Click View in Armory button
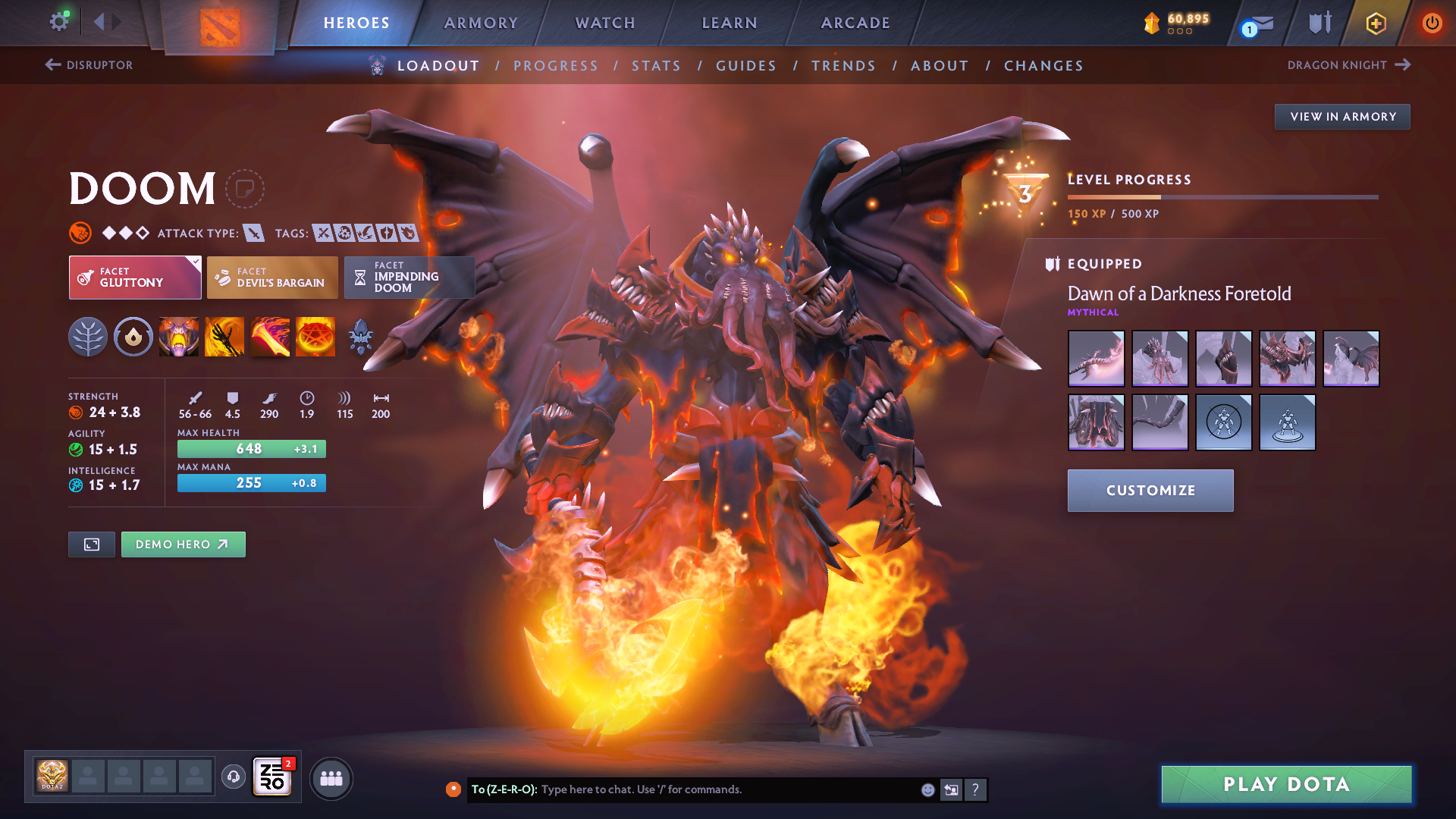Image resolution: width=1456 pixels, height=819 pixels. [x=1342, y=117]
